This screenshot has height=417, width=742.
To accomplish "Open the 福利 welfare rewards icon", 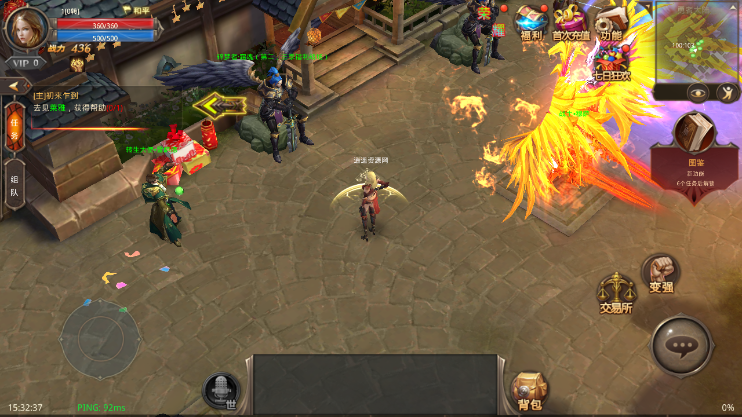I will pyautogui.click(x=531, y=22).
